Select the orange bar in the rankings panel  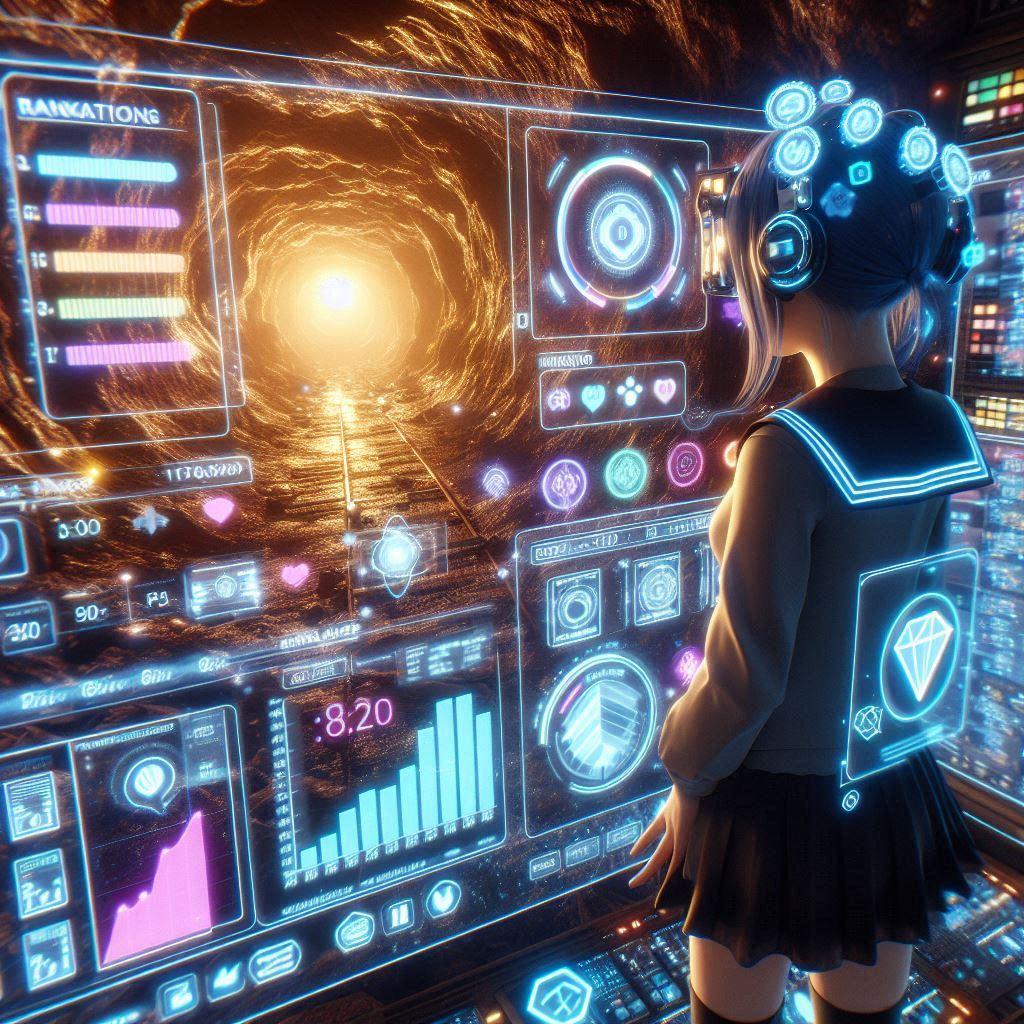118,262
